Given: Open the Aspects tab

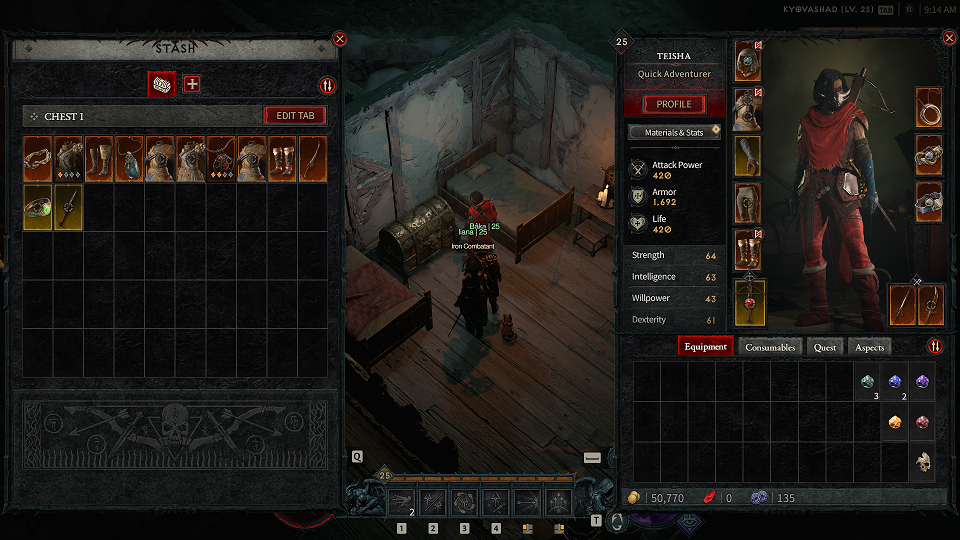Looking at the screenshot, I should pos(868,347).
